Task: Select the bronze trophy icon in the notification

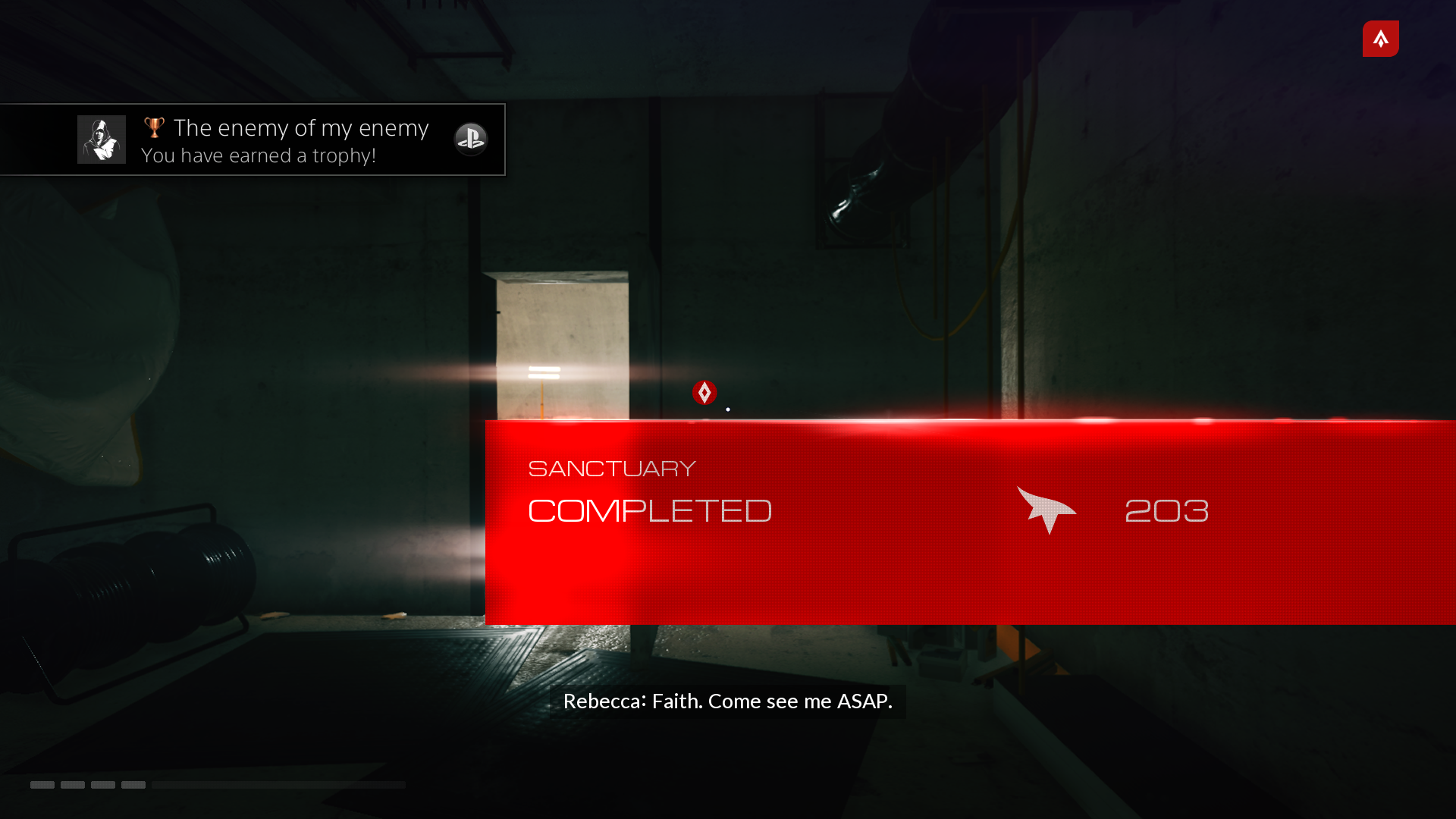Action: point(154,127)
